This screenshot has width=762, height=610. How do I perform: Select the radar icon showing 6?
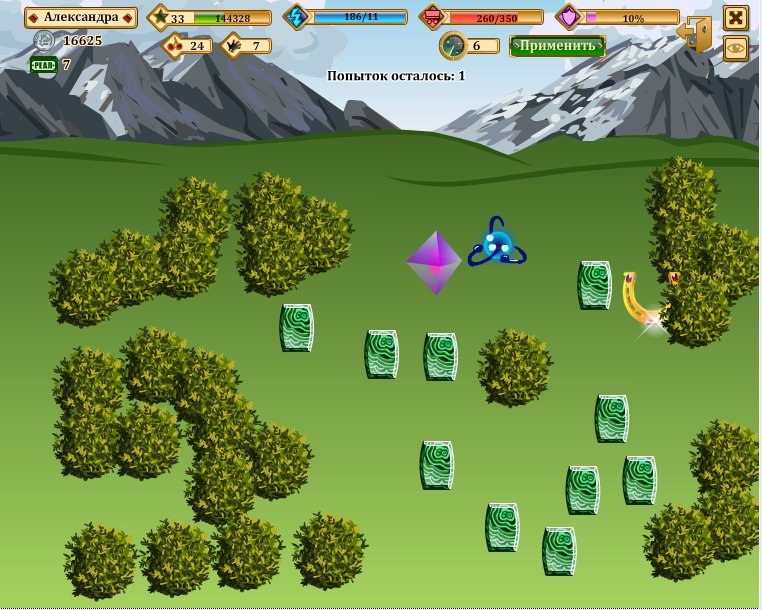tap(453, 46)
